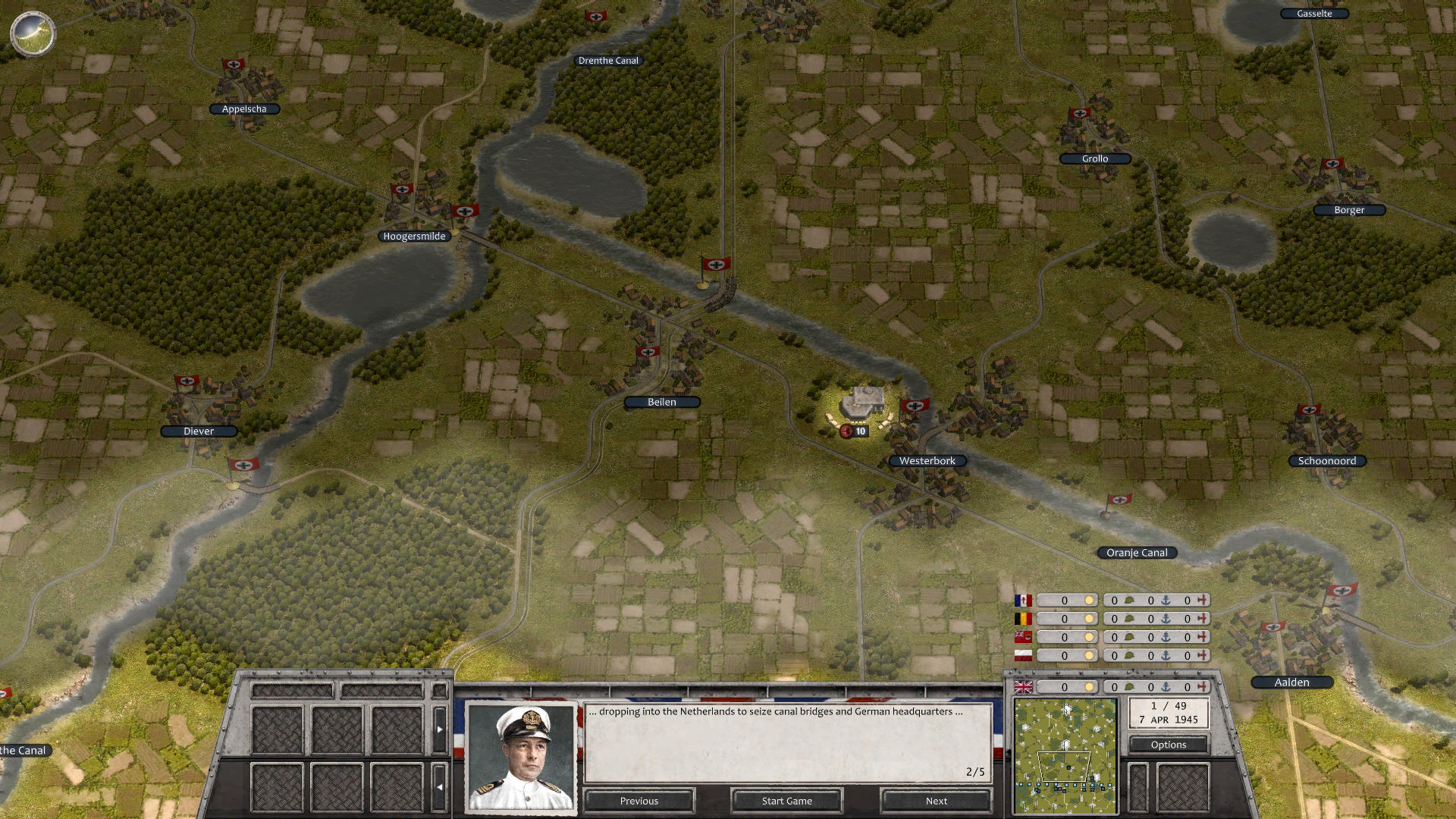The image size is (1456, 819).
Task: Click the aircraft icon in the Polish row
Action: [x=1202, y=655]
